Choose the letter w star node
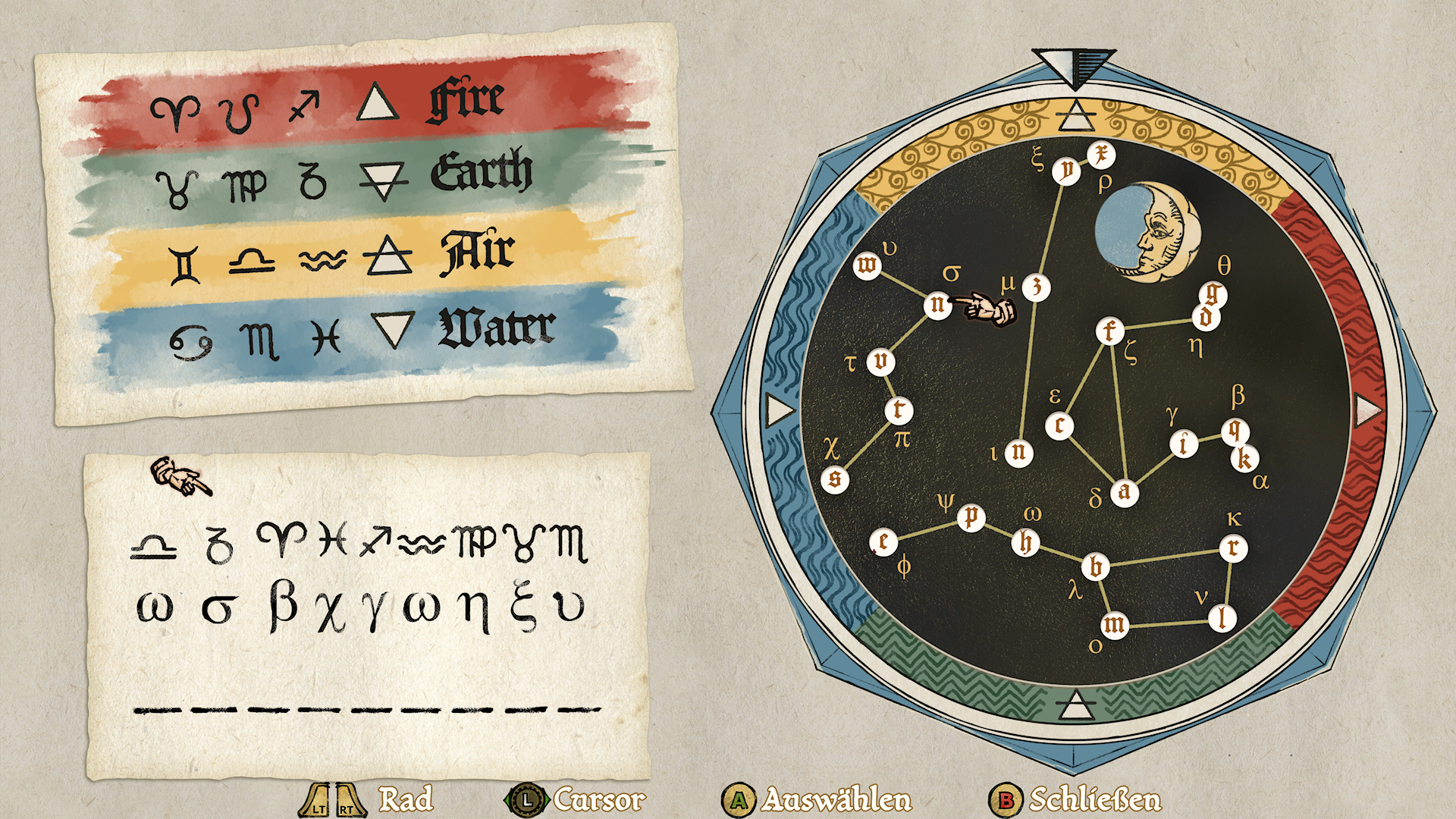 click(867, 265)
